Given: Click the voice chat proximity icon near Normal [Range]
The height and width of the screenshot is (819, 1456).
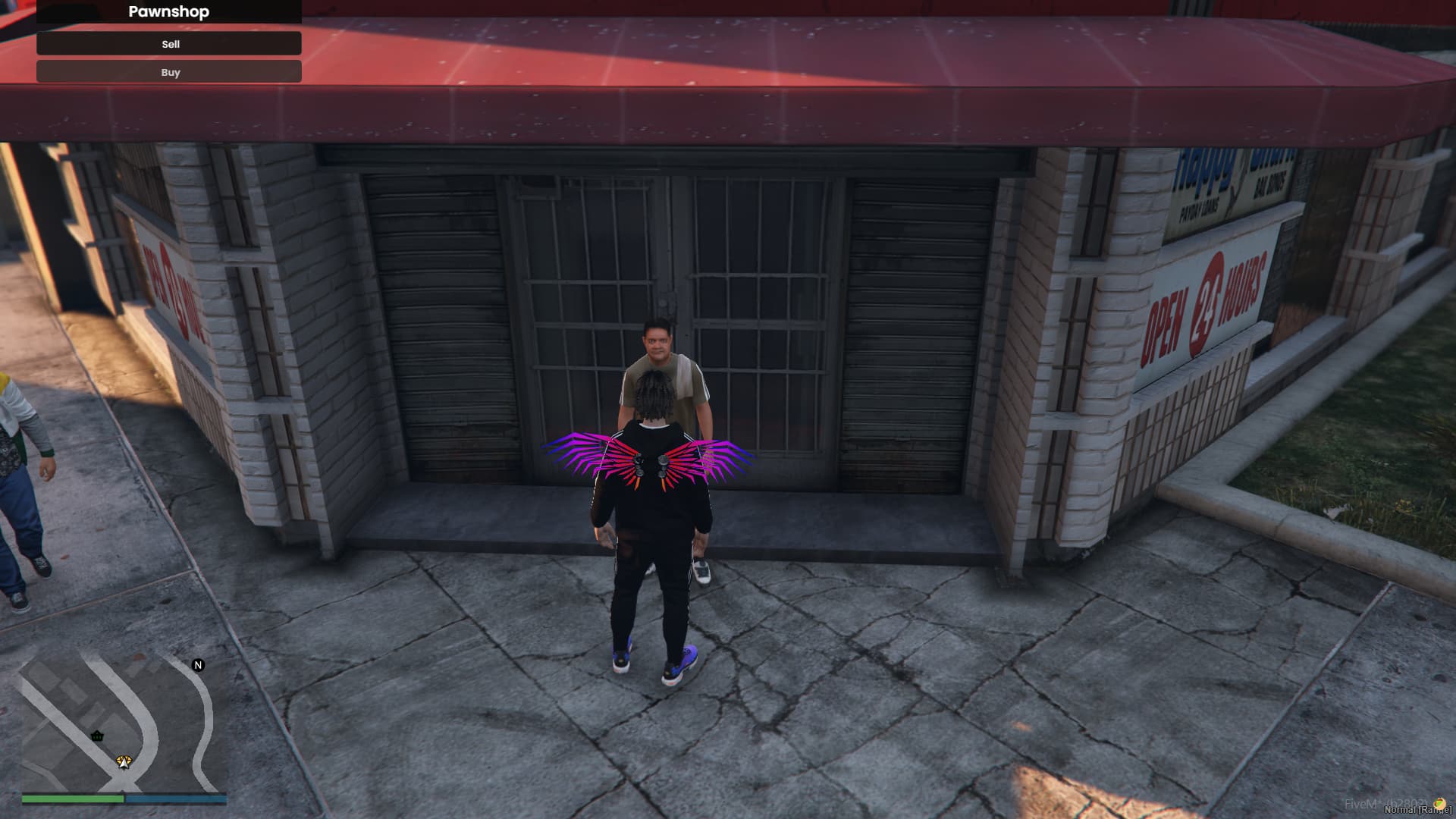Looking at the screenshot, I should (x=1439, y=803).
